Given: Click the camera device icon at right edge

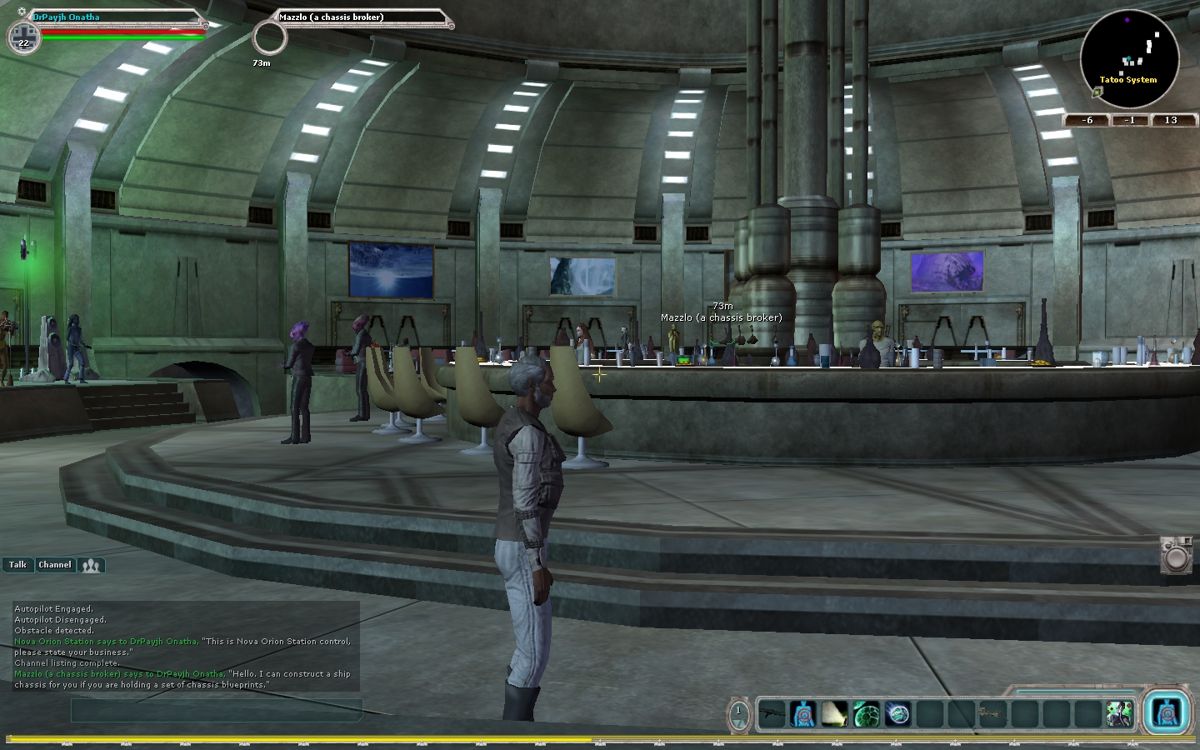Looking at the screenshot, I should tap(1177, 555).
